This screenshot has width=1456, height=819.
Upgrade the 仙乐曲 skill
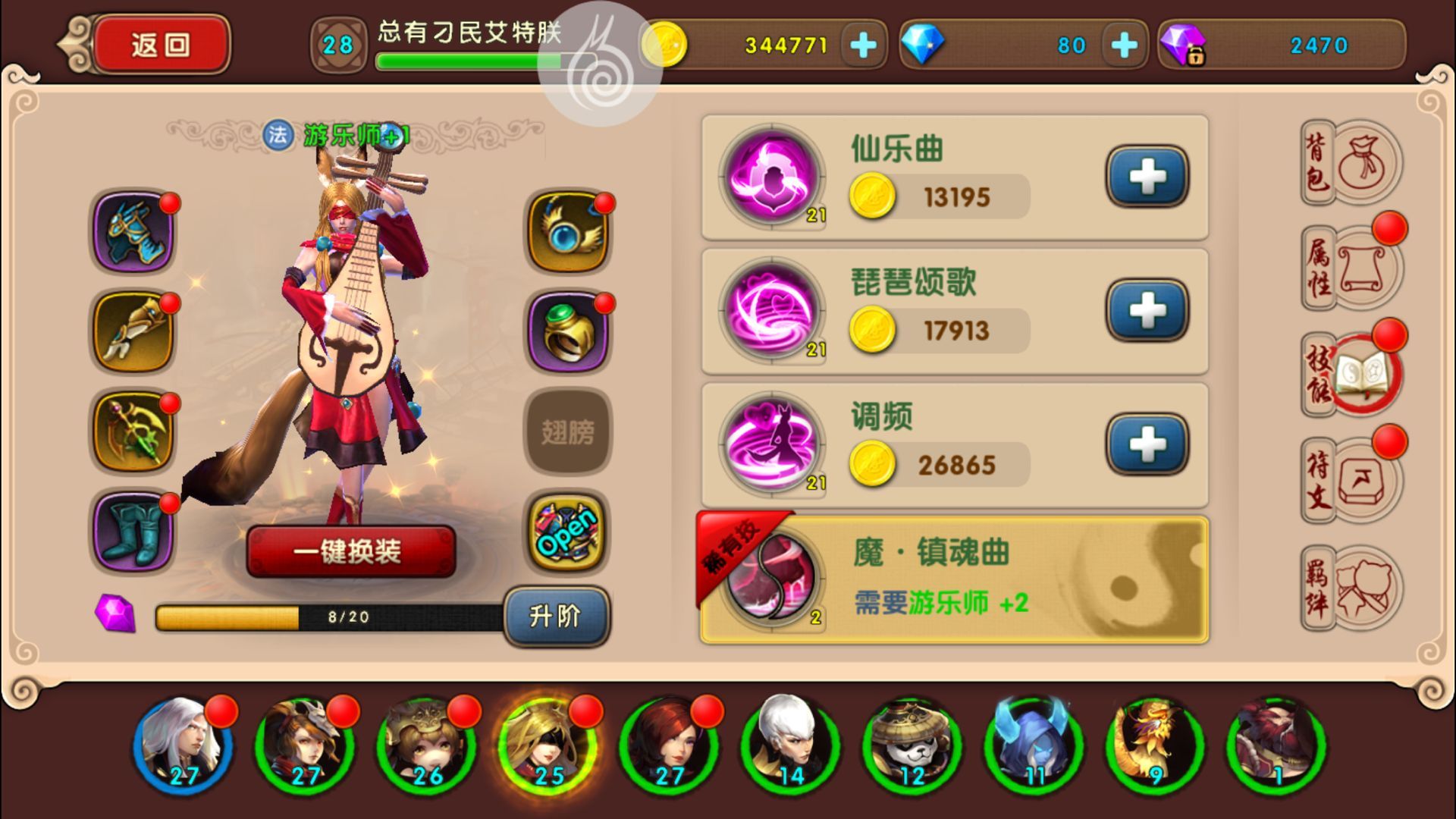tap(1147, 177)
